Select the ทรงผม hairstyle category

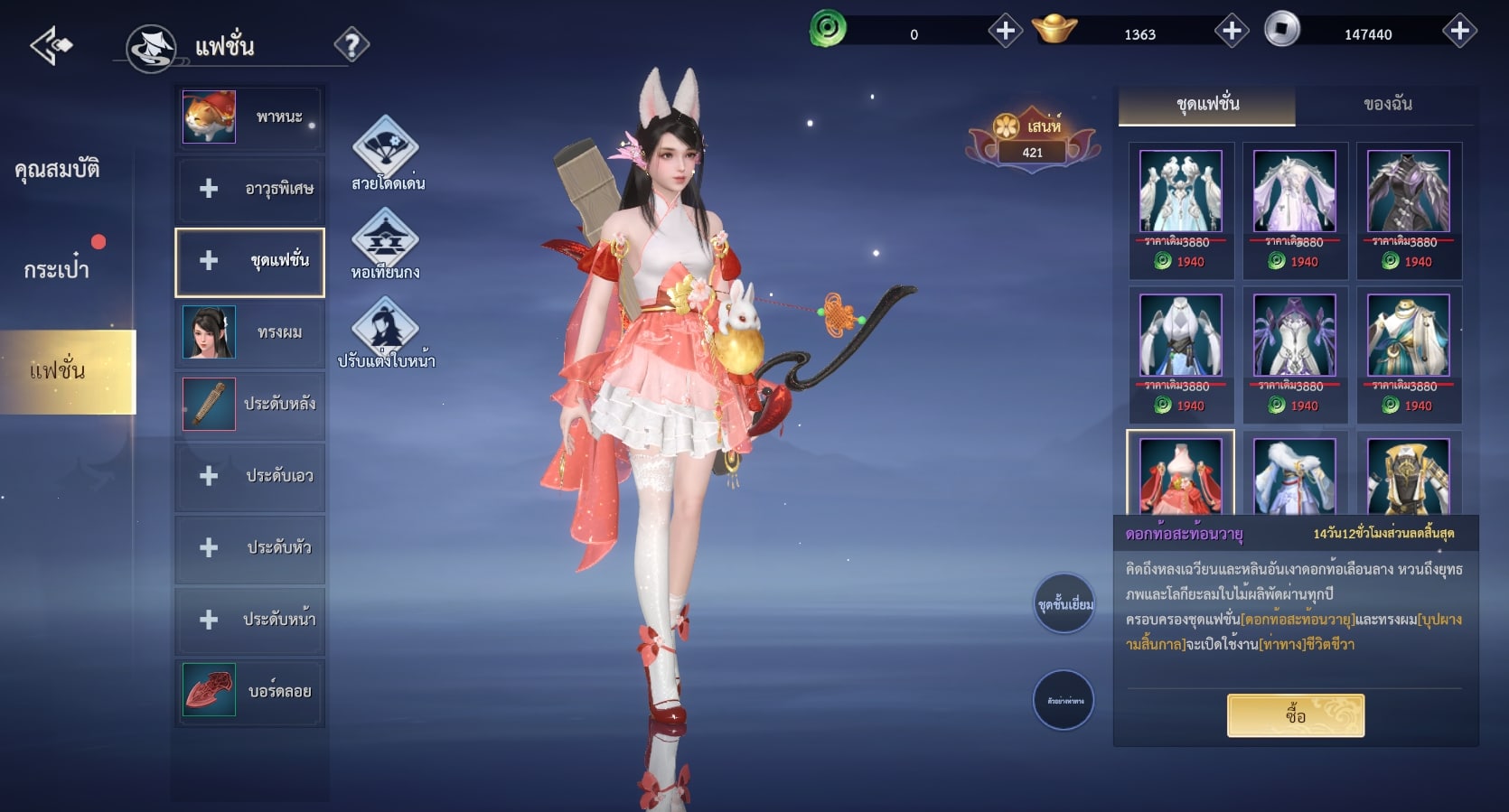pos(249,332)
